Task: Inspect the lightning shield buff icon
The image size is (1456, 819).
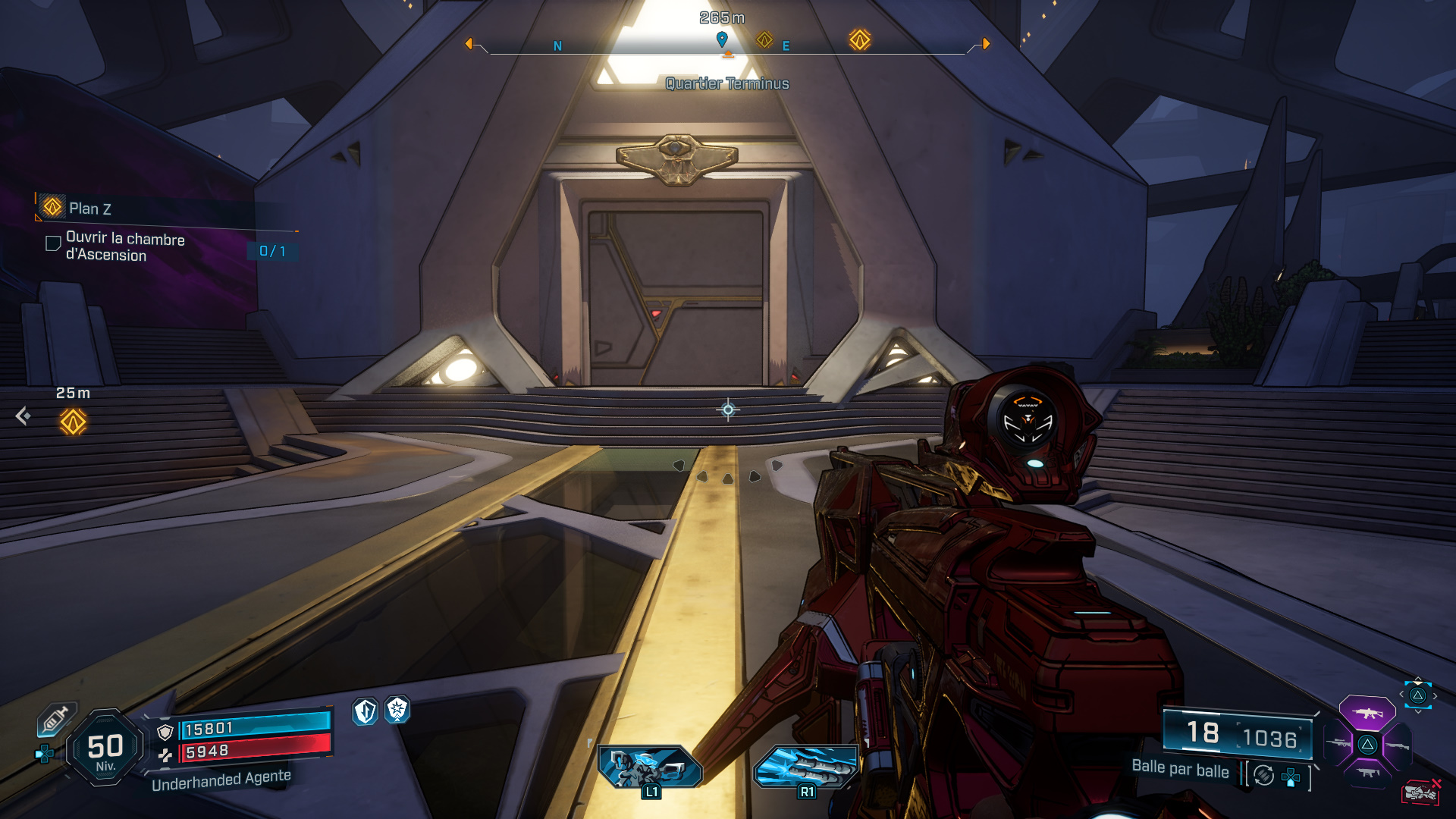Action: coord(366,711)
